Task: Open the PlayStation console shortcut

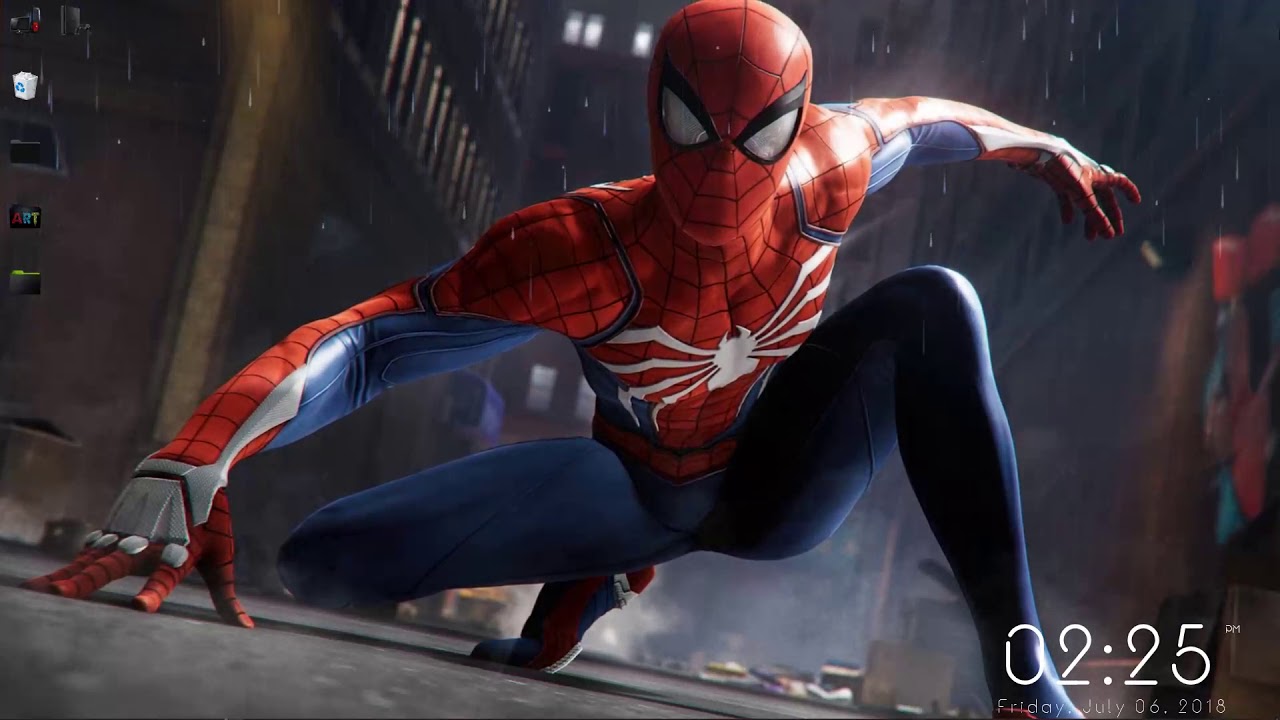Action: click(x=68, y=22)
